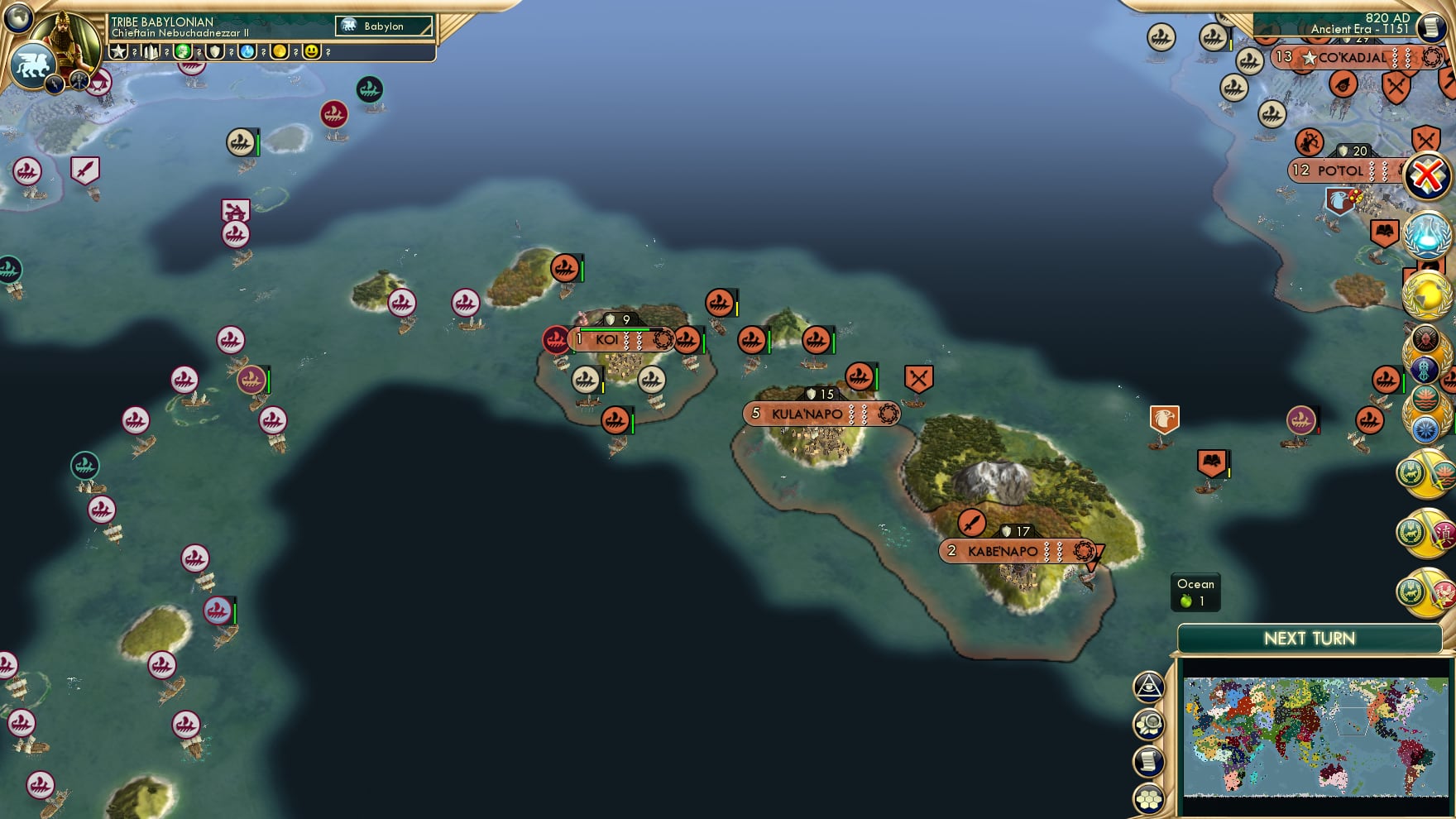
Task: Click the capital star on the CO'KADJAL banner
Action: pyautogui.click(x=1310, y=59)
